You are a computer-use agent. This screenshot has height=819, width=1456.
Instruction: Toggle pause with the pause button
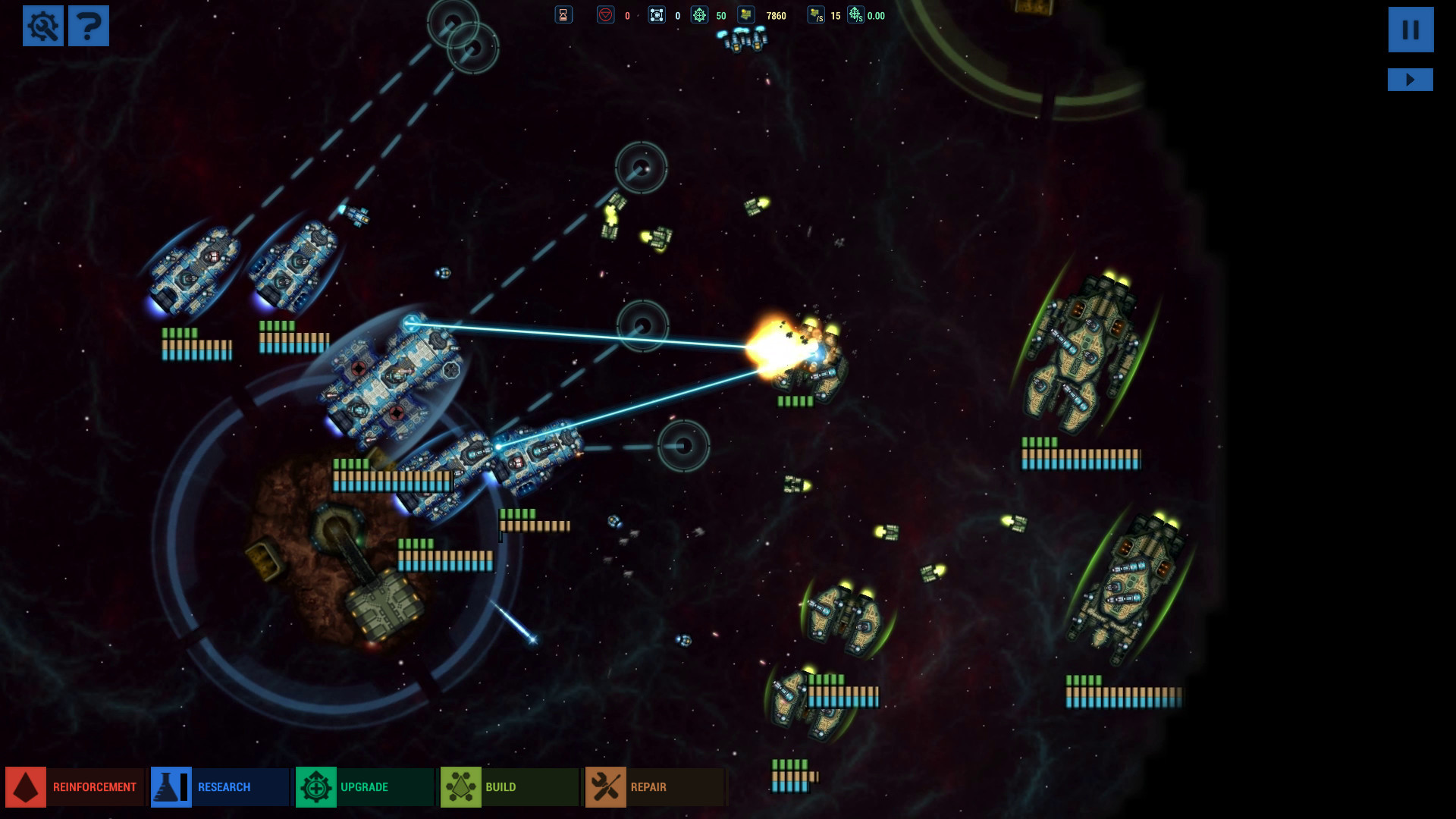coord(1410,30)
